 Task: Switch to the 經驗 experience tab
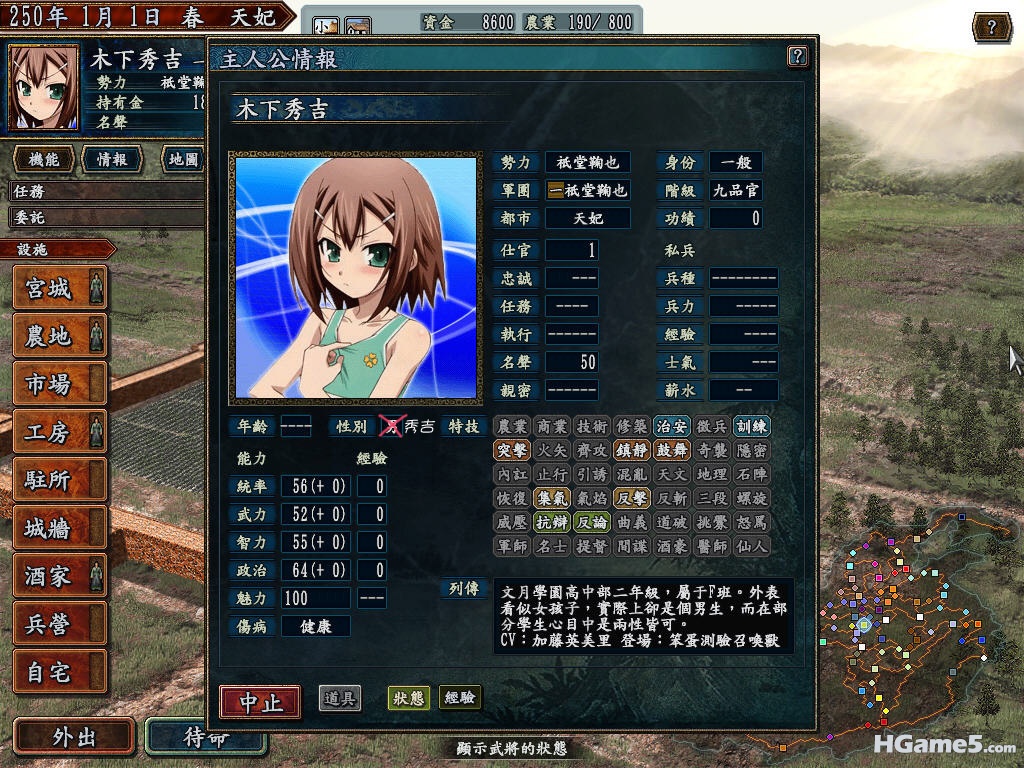(460, 698)
